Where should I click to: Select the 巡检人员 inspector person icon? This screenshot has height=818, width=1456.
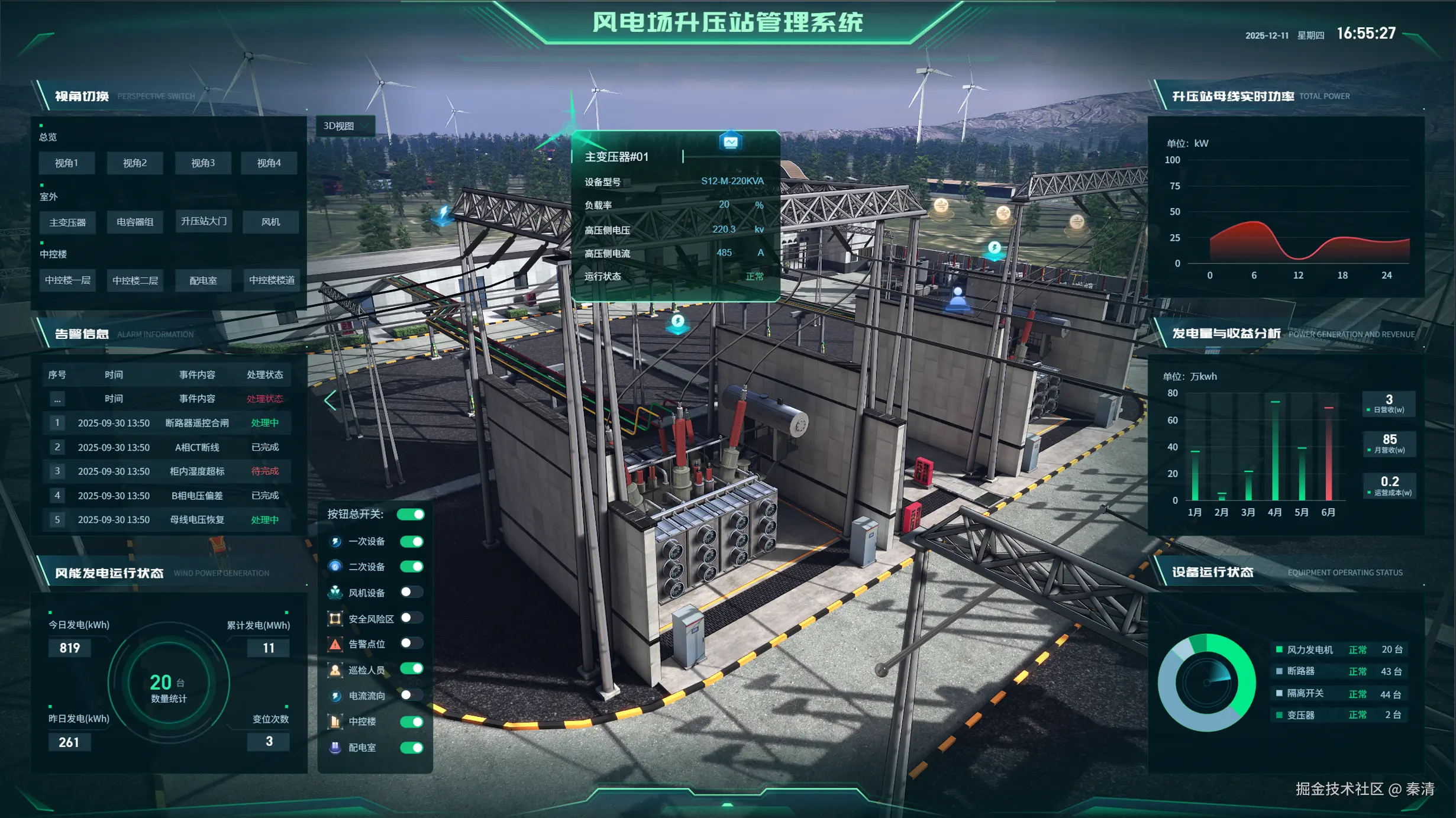pyautogui.click(x=335, y=670)
